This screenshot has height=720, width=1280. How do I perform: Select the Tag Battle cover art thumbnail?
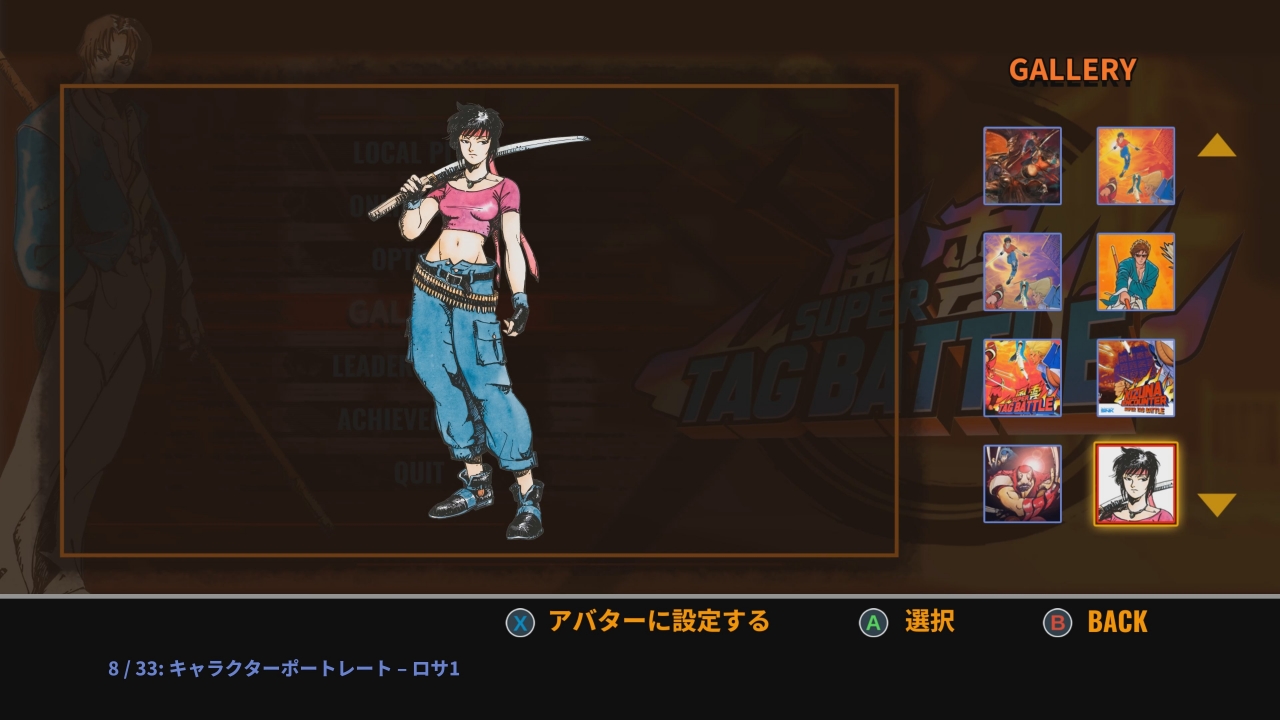tap(1022, 378)
